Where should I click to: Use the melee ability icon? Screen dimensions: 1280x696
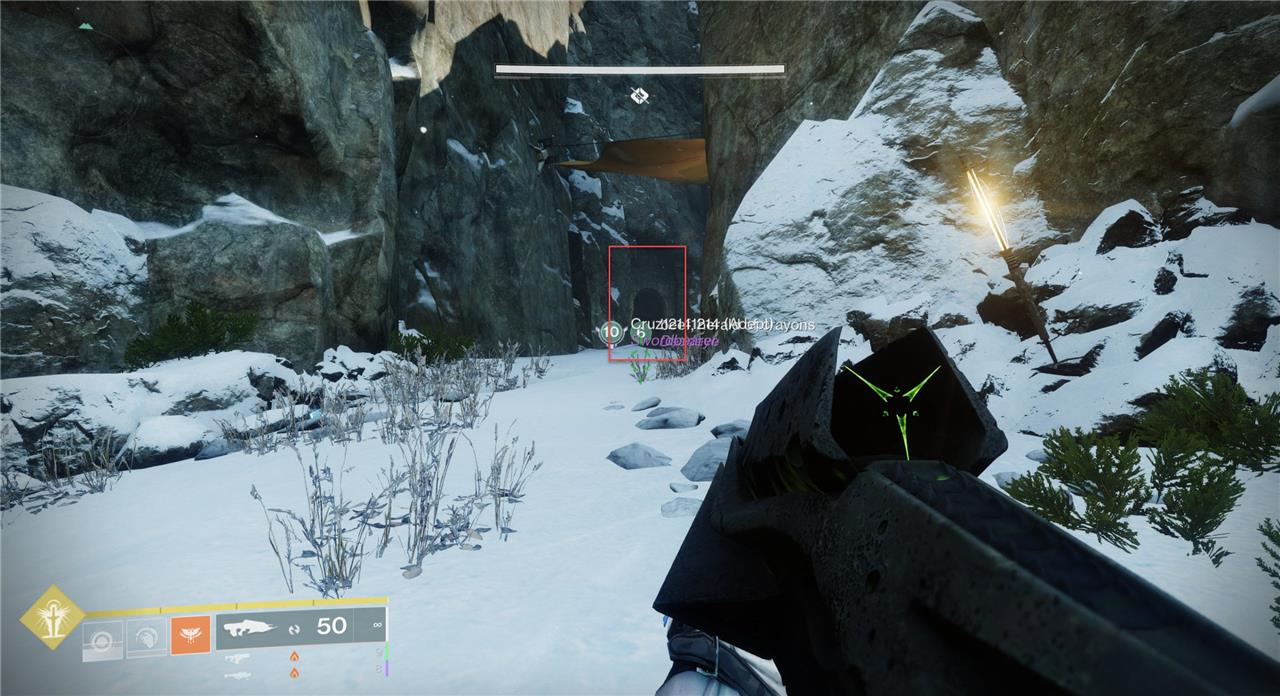[146, 637]
